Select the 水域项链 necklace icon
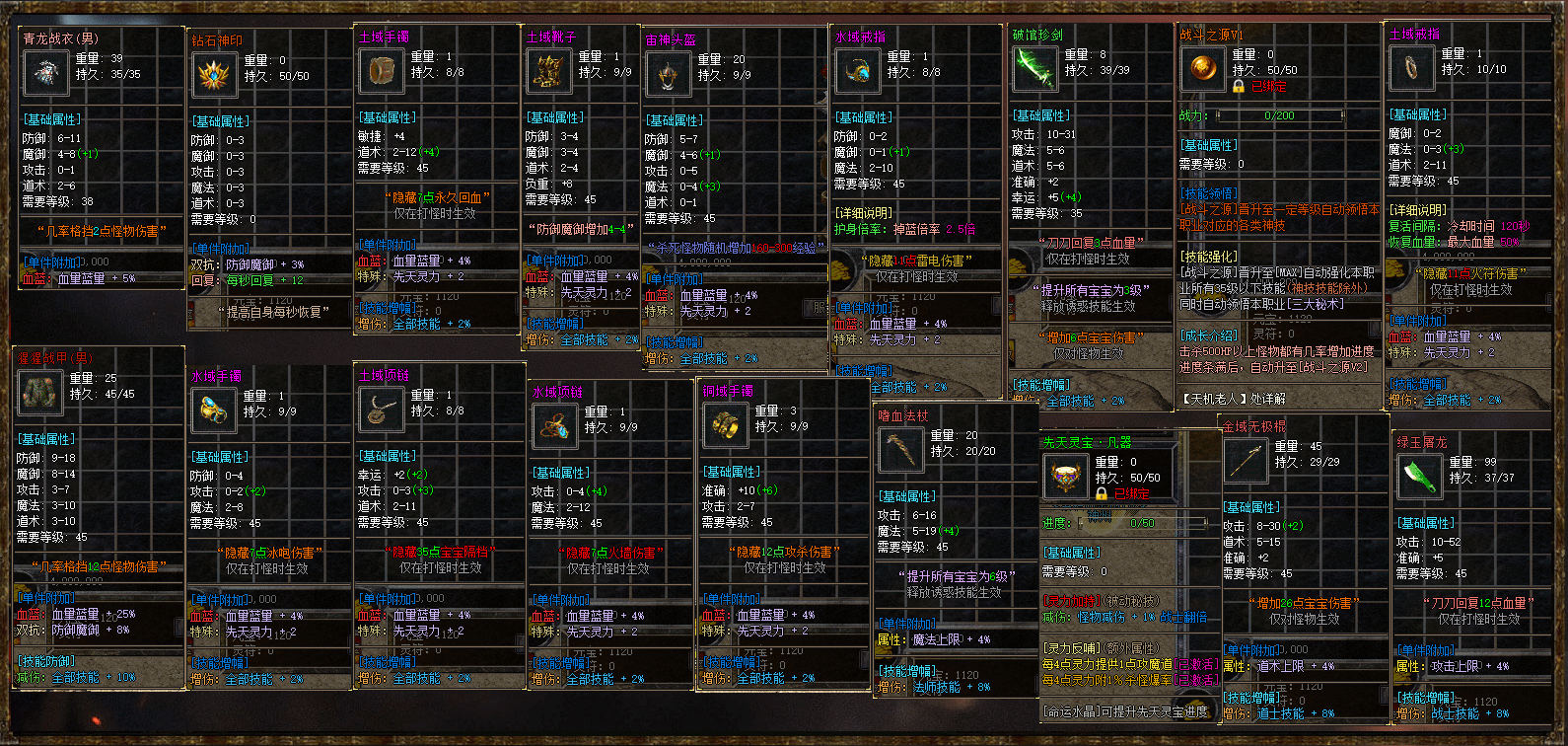 click(554, 426)
